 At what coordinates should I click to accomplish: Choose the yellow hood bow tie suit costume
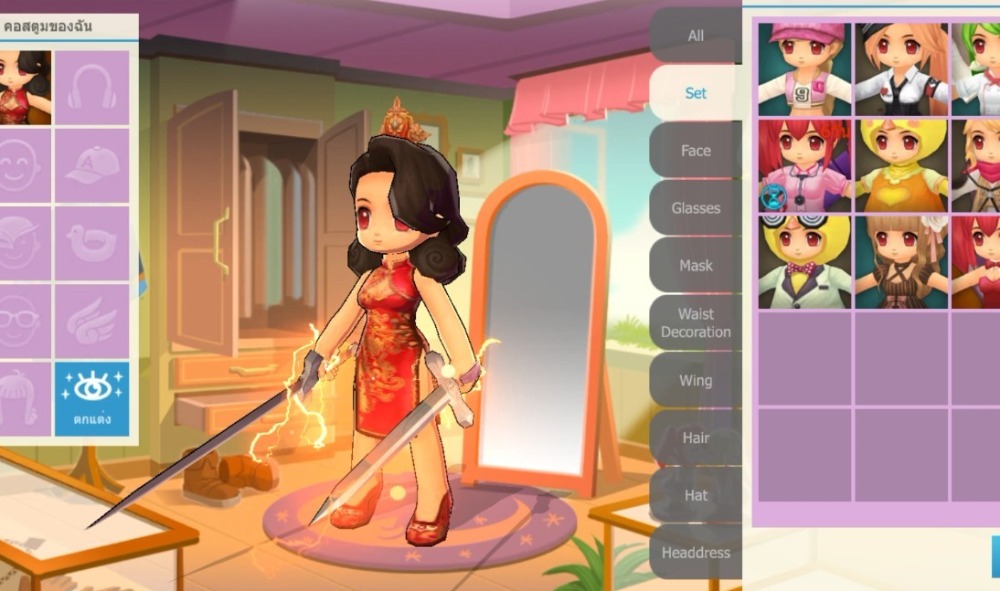tap(804, 262)
